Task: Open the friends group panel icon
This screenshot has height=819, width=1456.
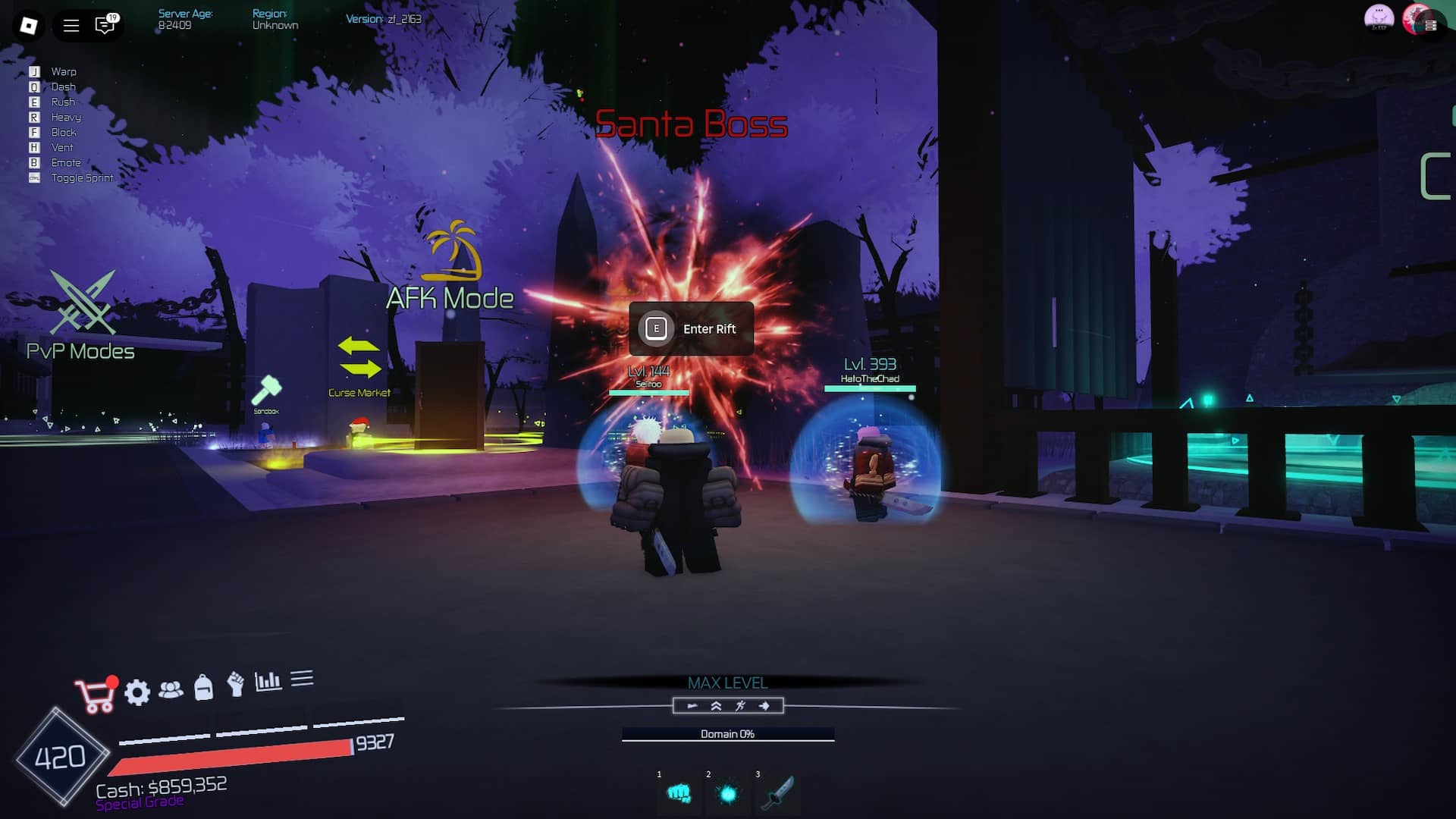Action: tap(173, 691)
